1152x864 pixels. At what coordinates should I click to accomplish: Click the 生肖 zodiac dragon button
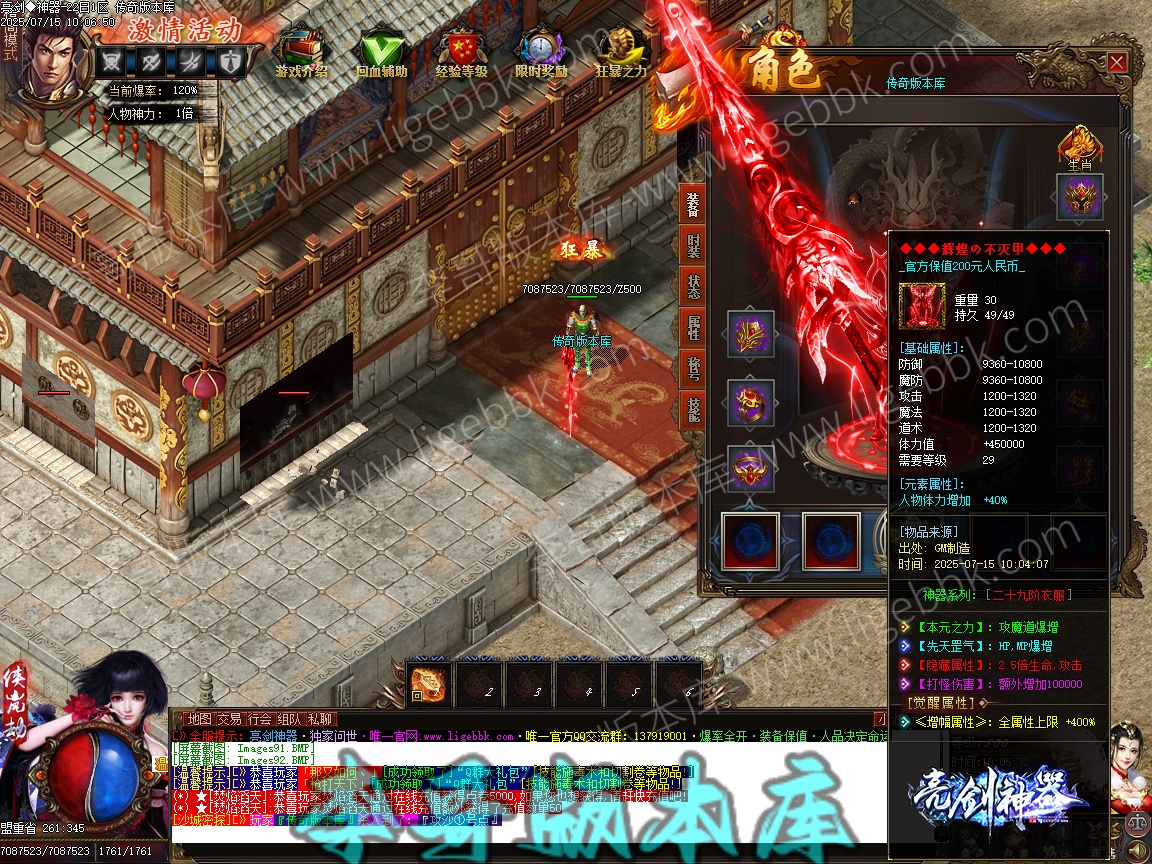pos(1080,145)
